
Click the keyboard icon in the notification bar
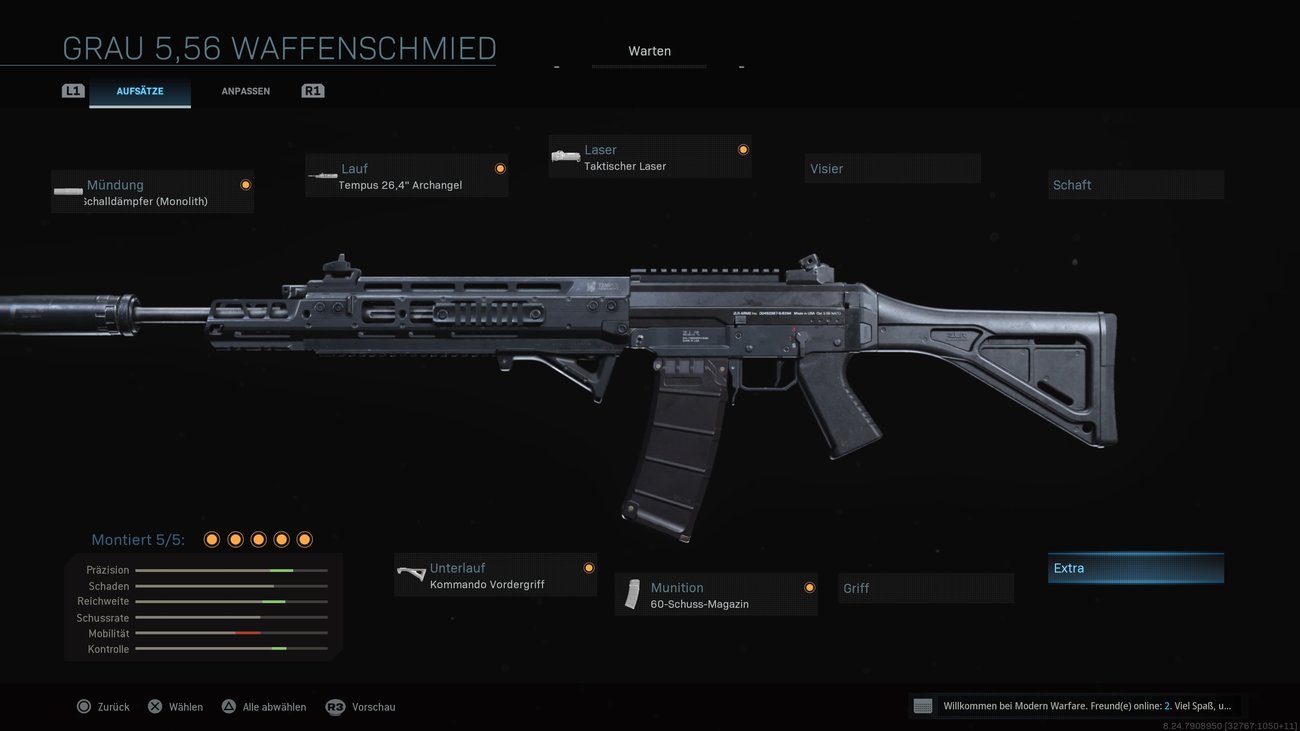(921, 705)
